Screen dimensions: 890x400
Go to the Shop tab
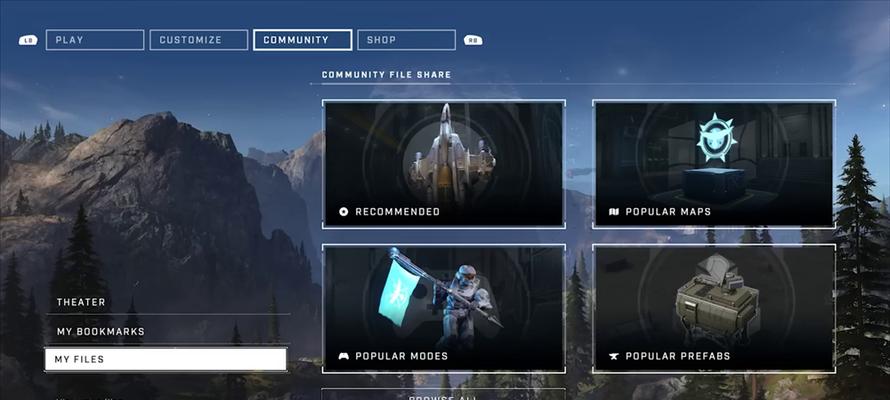click(406, 40)
